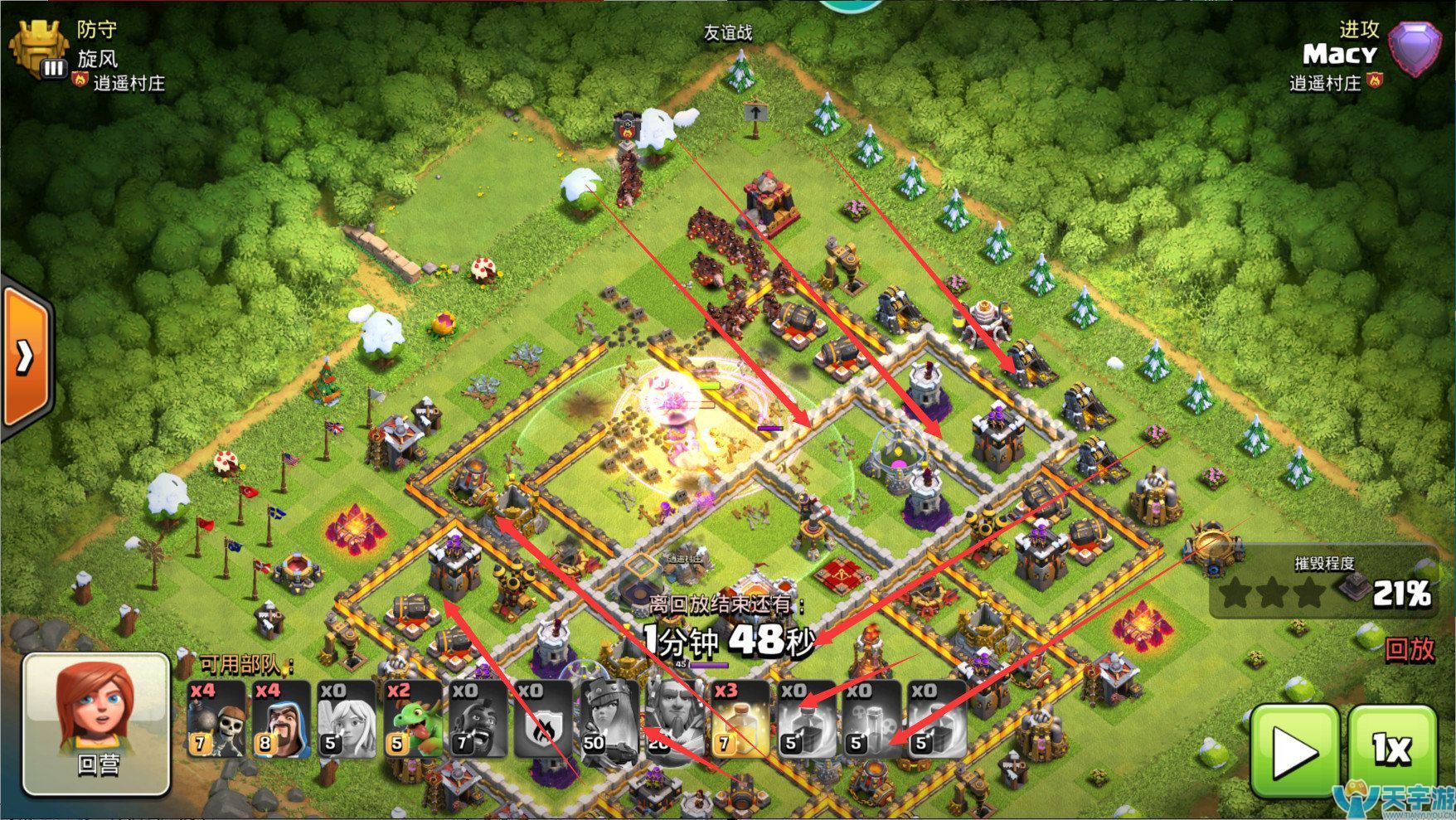Select the clan castle shield slot

click(x=544, y=719)
